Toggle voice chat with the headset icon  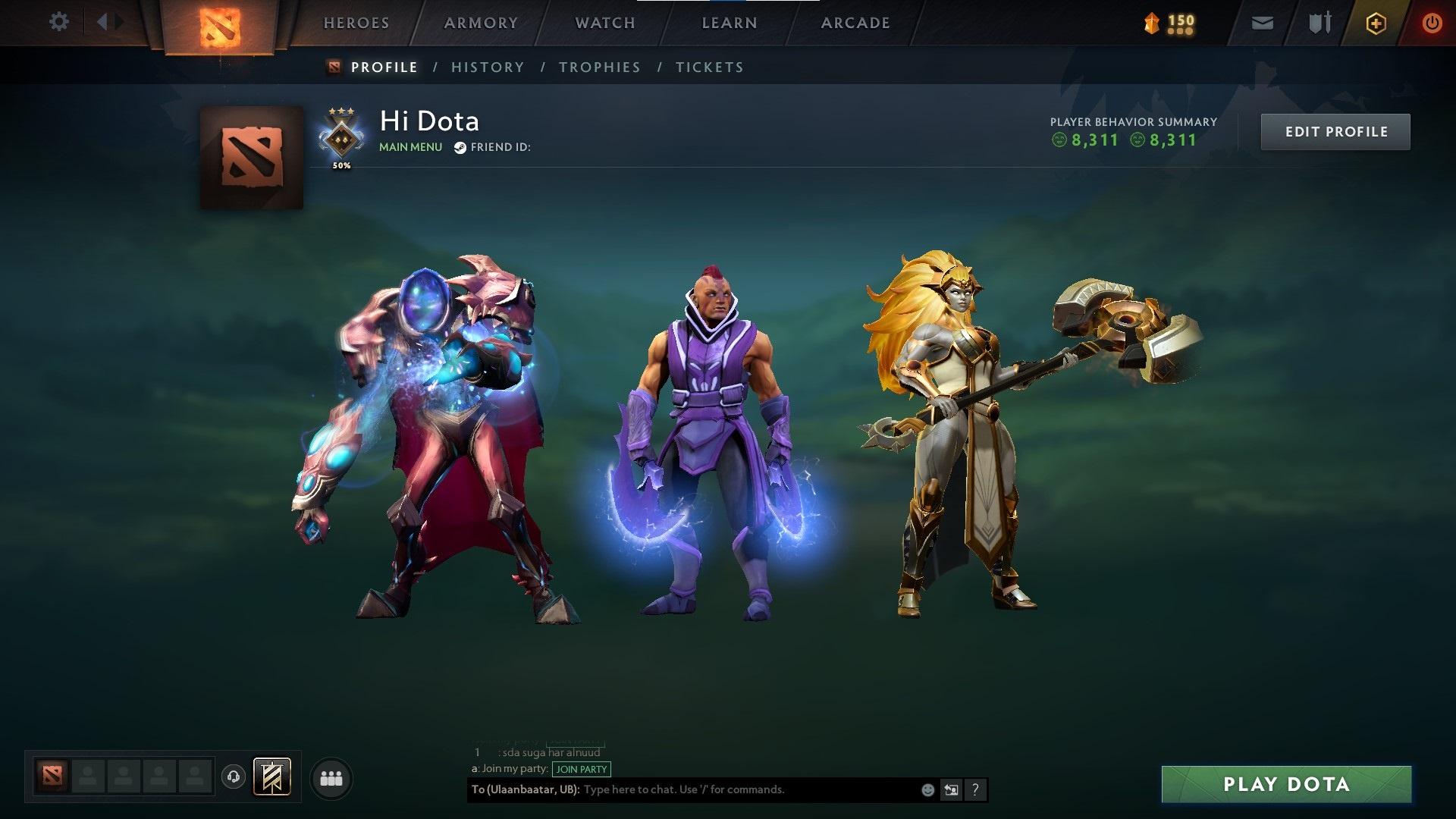click(x=233, y=777)
